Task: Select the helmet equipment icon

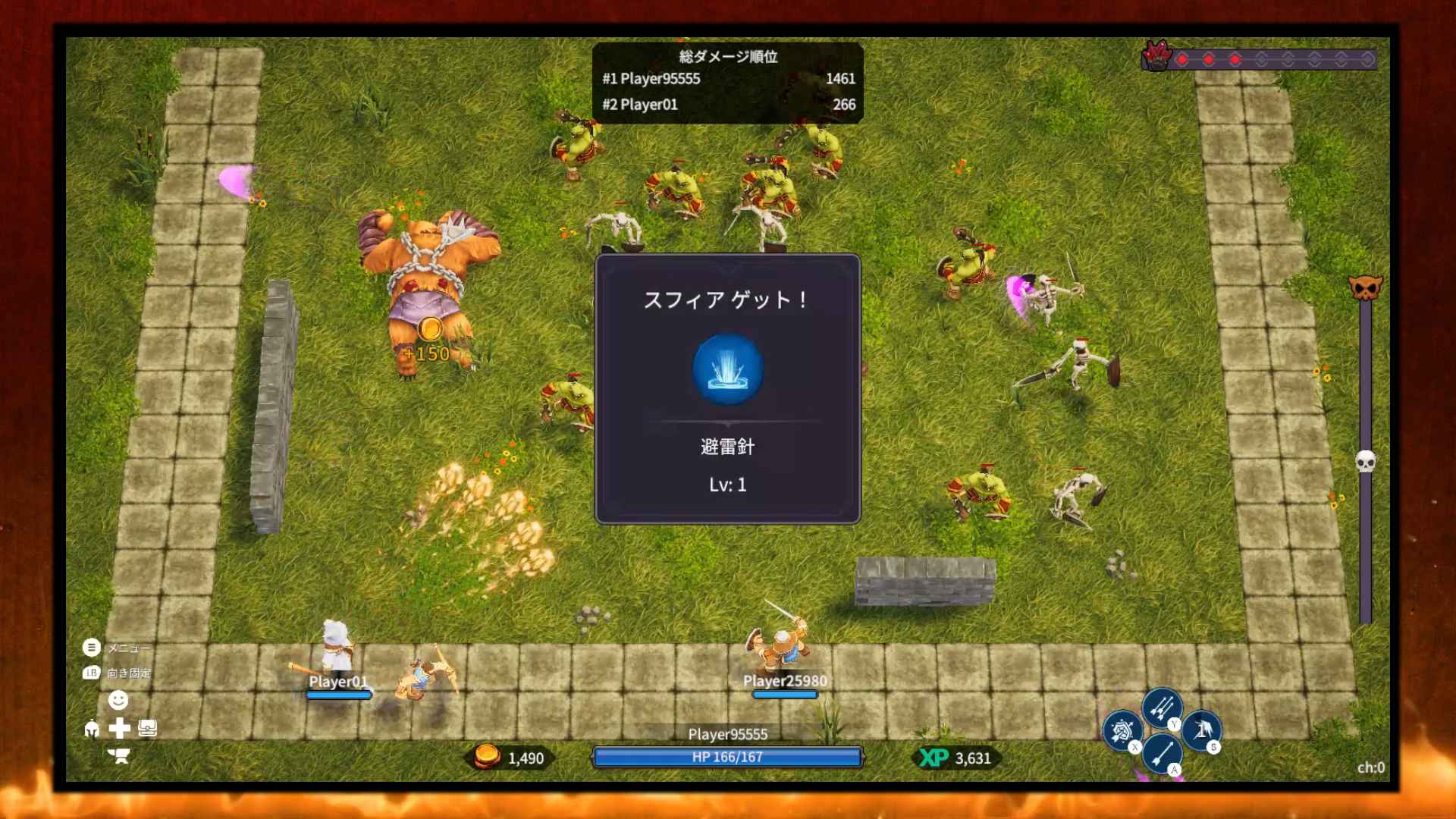Action: pyautogui.click(x=92, y=729)
